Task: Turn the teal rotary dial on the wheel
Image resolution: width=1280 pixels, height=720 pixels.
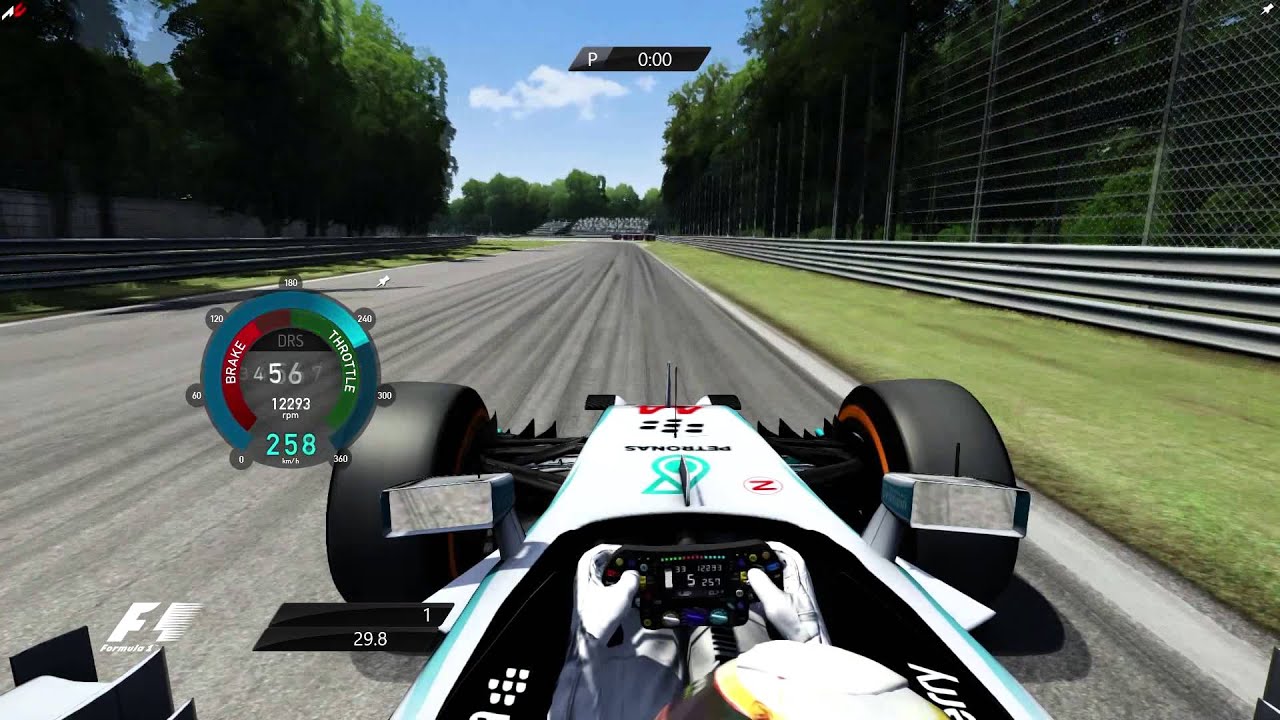Action: [718, 614]
